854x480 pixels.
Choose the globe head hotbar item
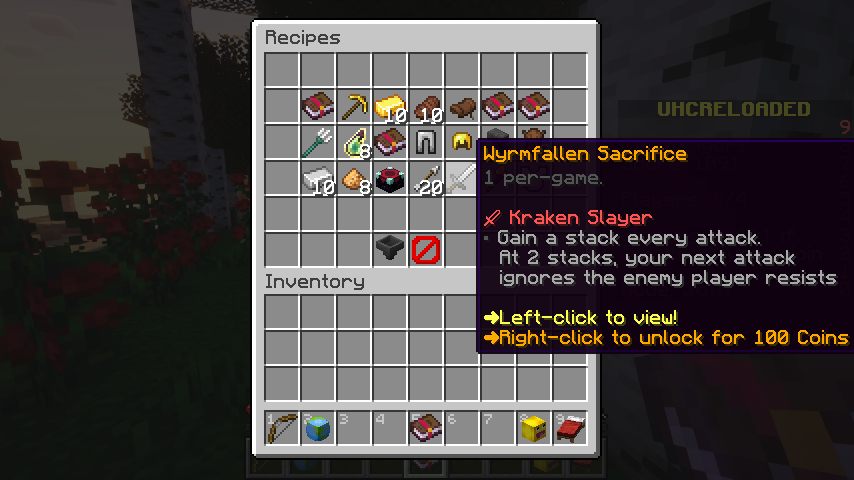pyautogui.click(x=318, y=428)
